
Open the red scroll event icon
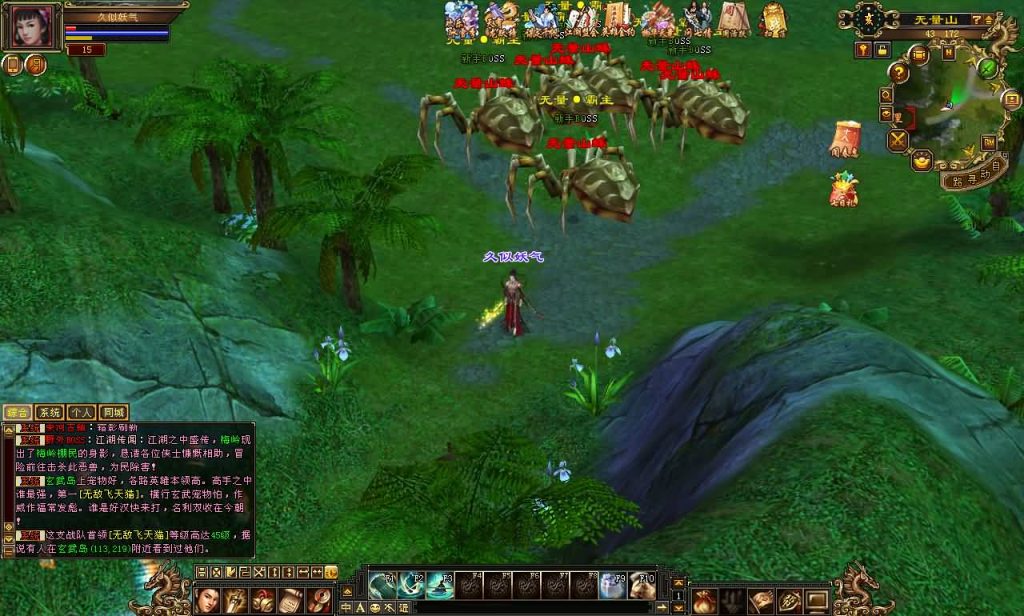pos(845,139)
